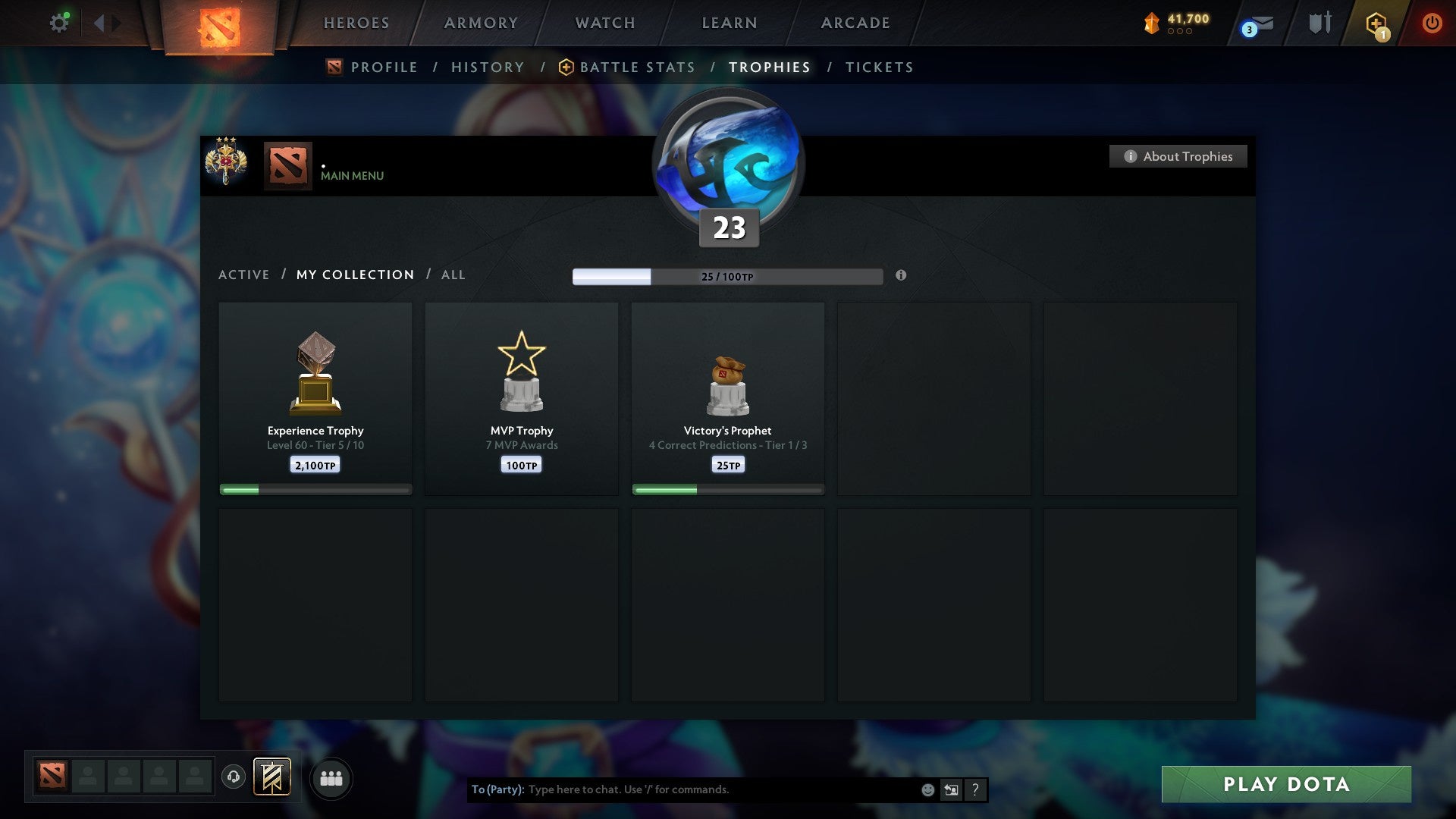The width and height of the screenshot is (1456, 819).
Task: Open the Dota 2 home logo menu
Action: point(218,23)
